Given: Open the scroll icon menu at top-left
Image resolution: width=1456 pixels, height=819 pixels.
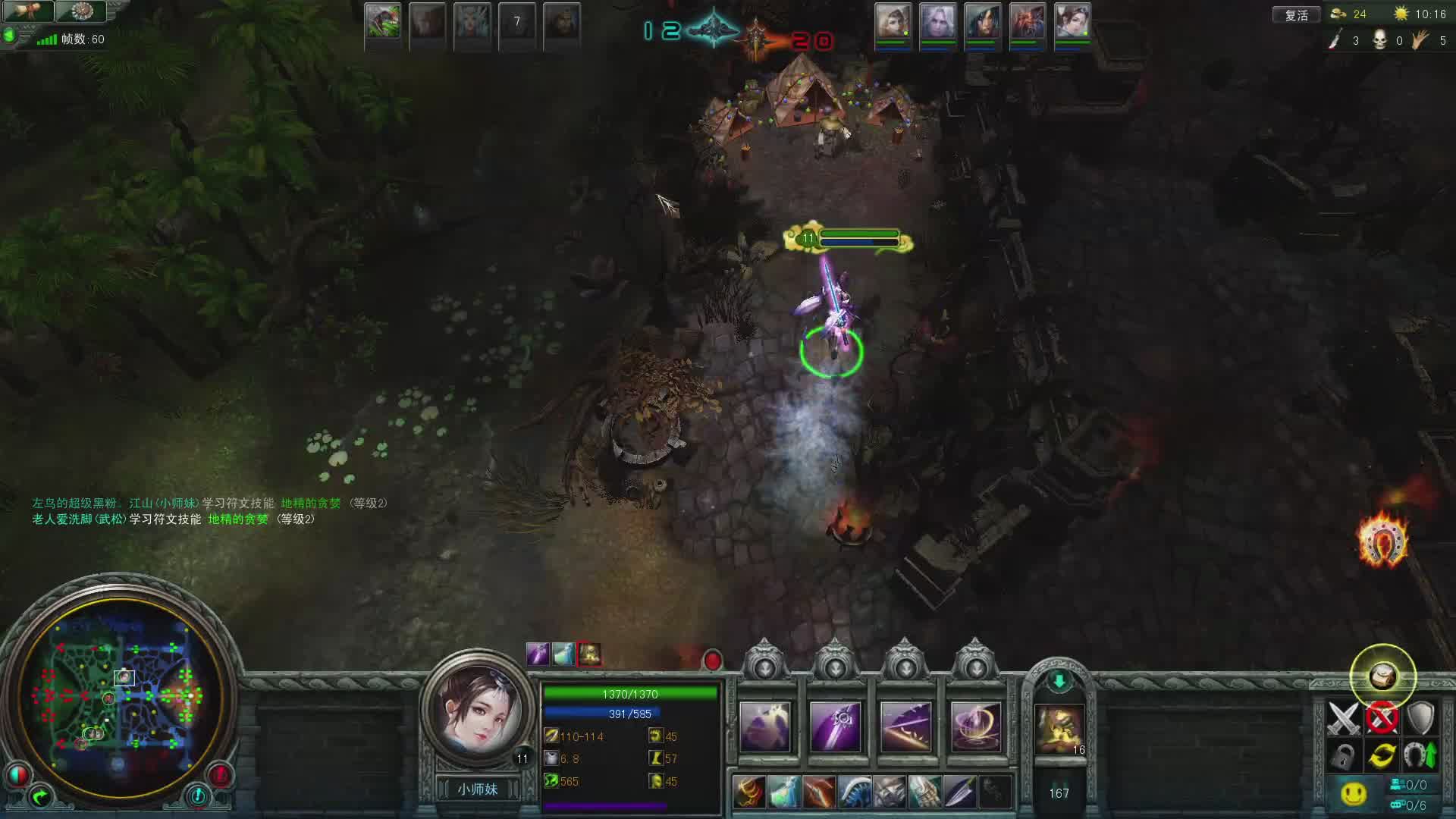Looking at the screenshot, I should tap(28, 11).
